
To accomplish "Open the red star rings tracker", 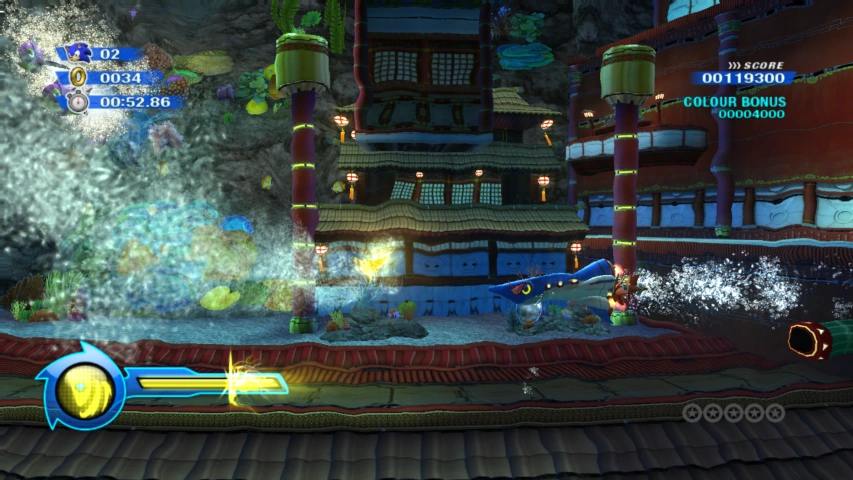I will [x=733, y=412].
